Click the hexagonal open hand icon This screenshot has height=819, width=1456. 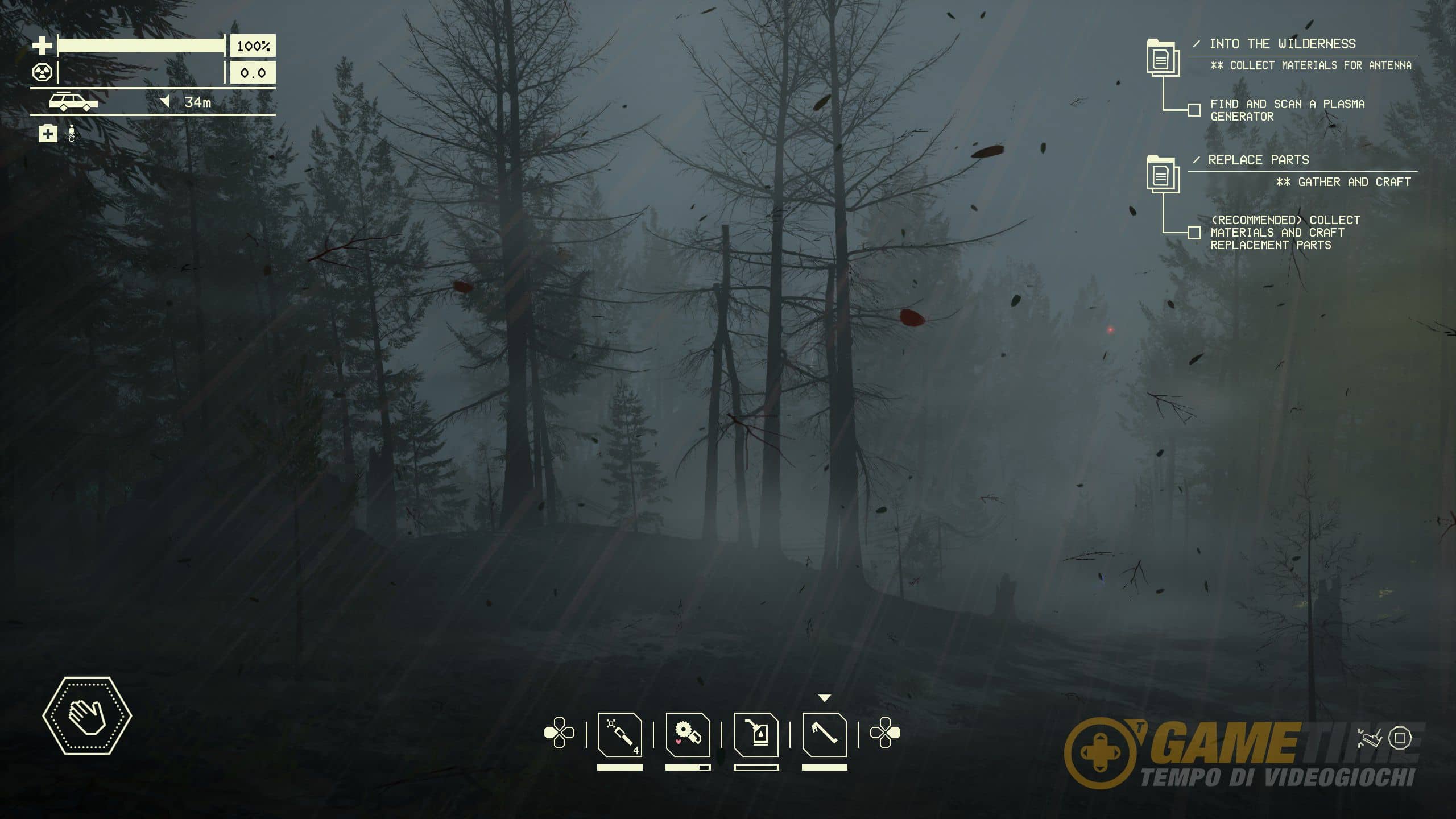point(87,715)
